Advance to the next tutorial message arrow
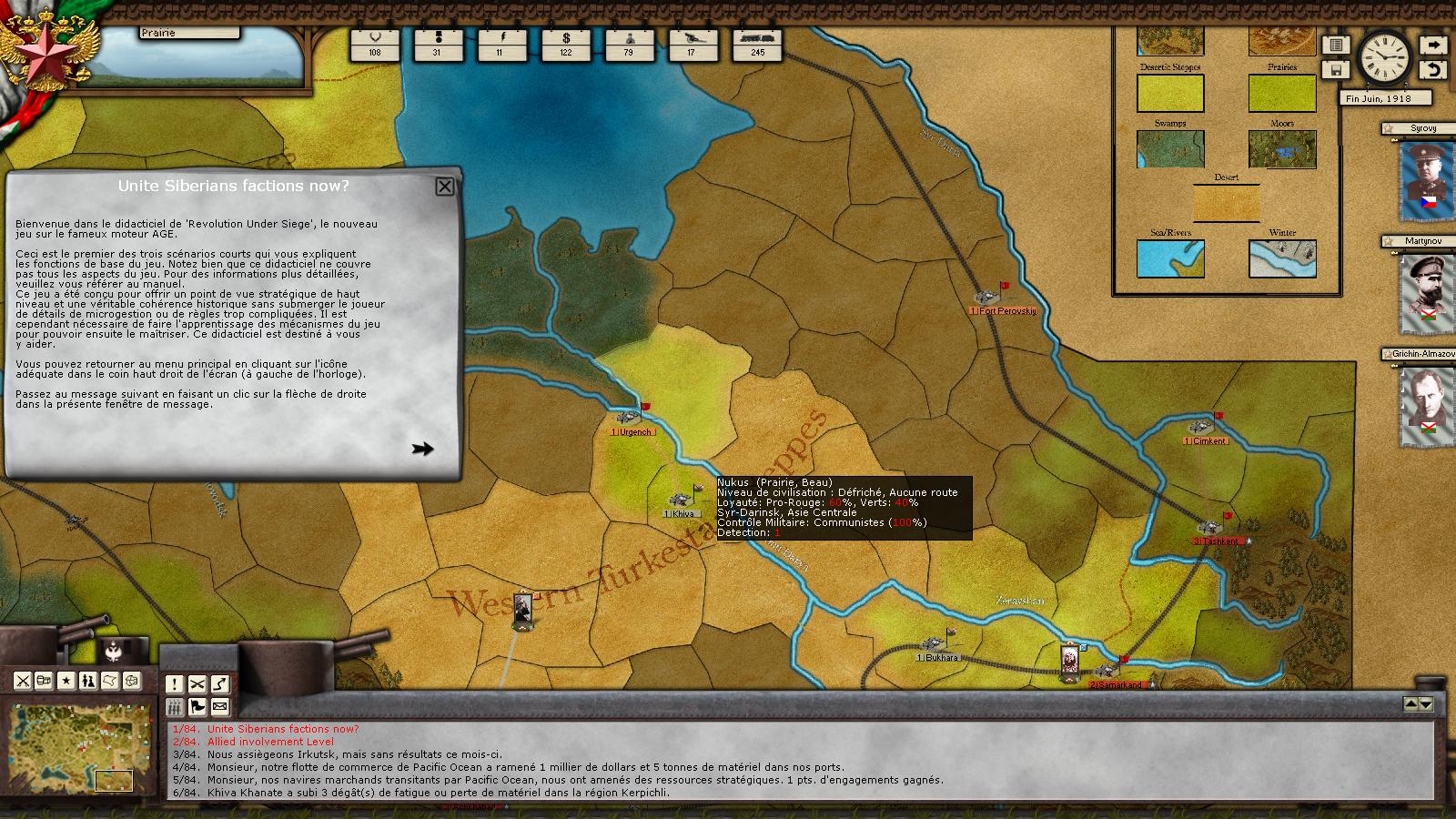Screen dimensions: 1456x819 [422, 449]
